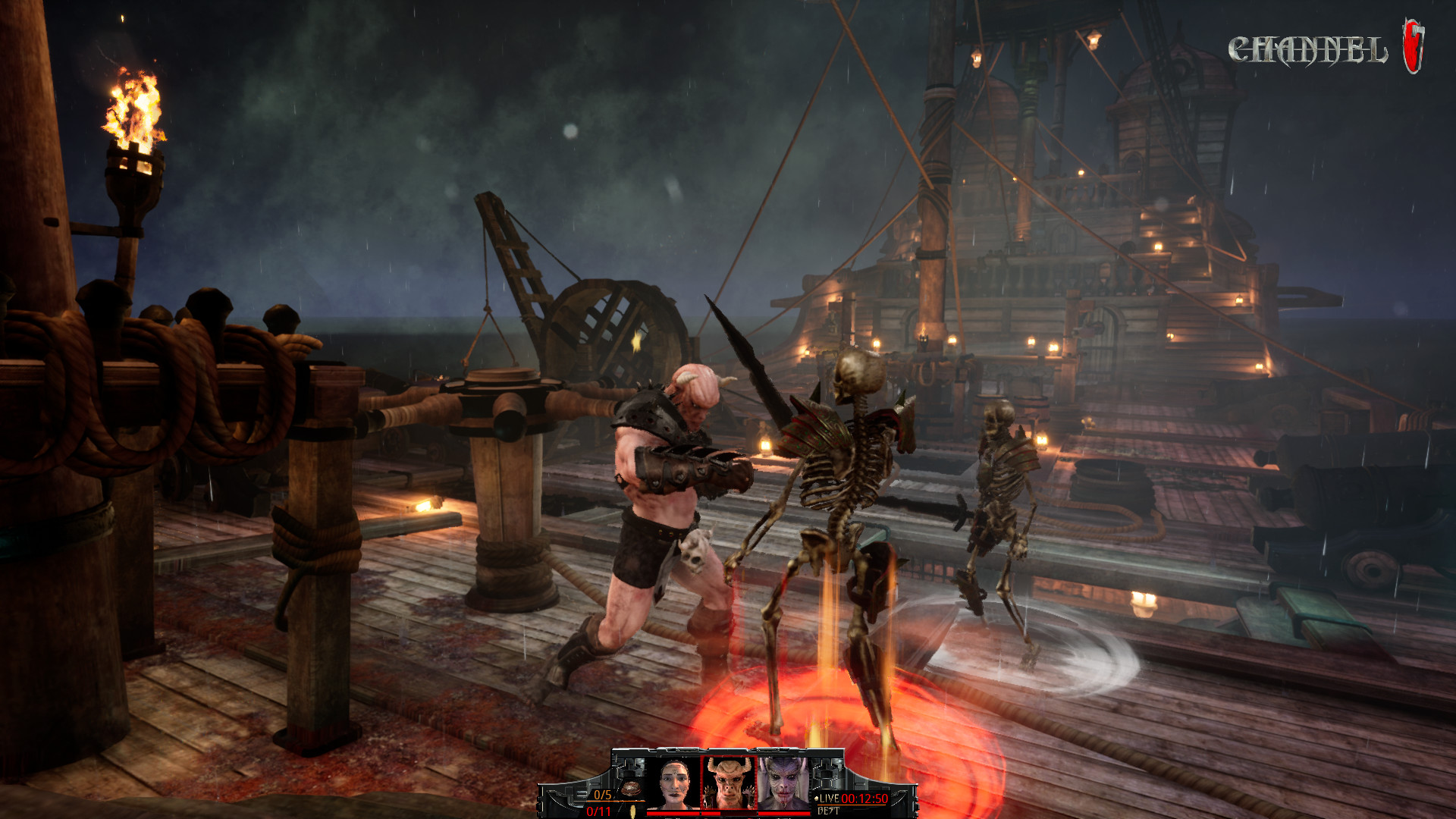Select the tattooed woman character portrait
Screen dimensions: 1456x819
coord(674,784)
